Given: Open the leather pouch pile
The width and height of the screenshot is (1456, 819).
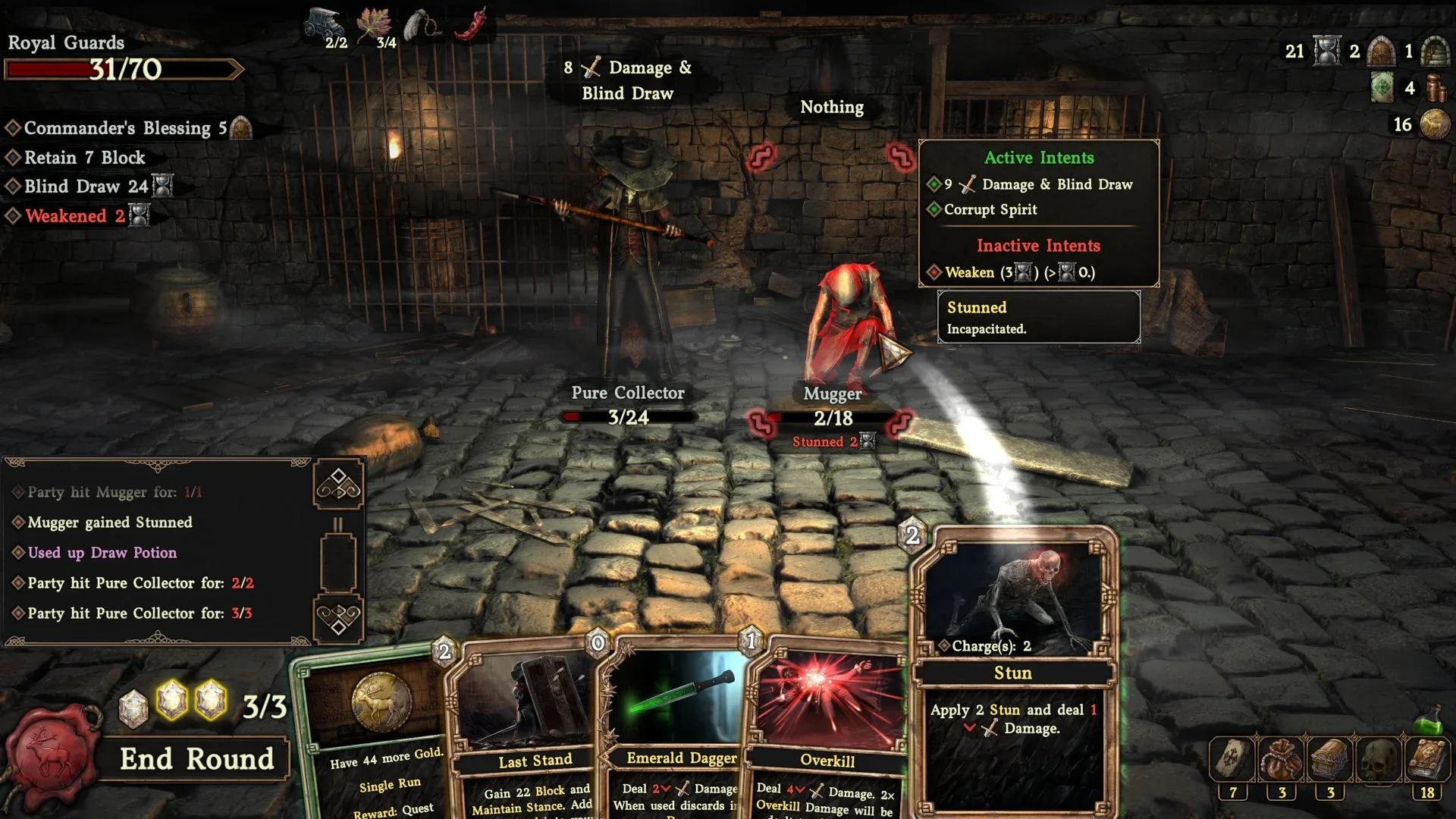Looking at the screenshot, I should pos(1282,759).
